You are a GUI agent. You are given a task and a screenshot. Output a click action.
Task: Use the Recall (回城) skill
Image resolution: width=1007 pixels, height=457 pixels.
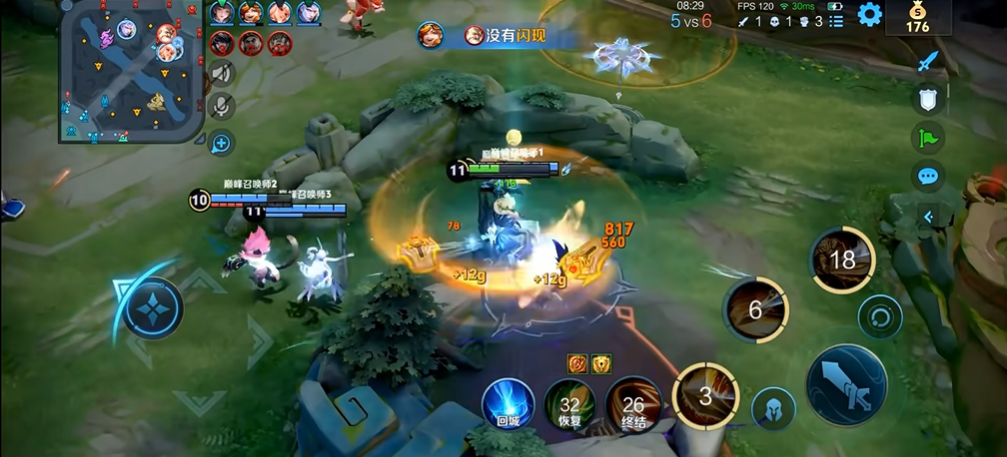508,404
